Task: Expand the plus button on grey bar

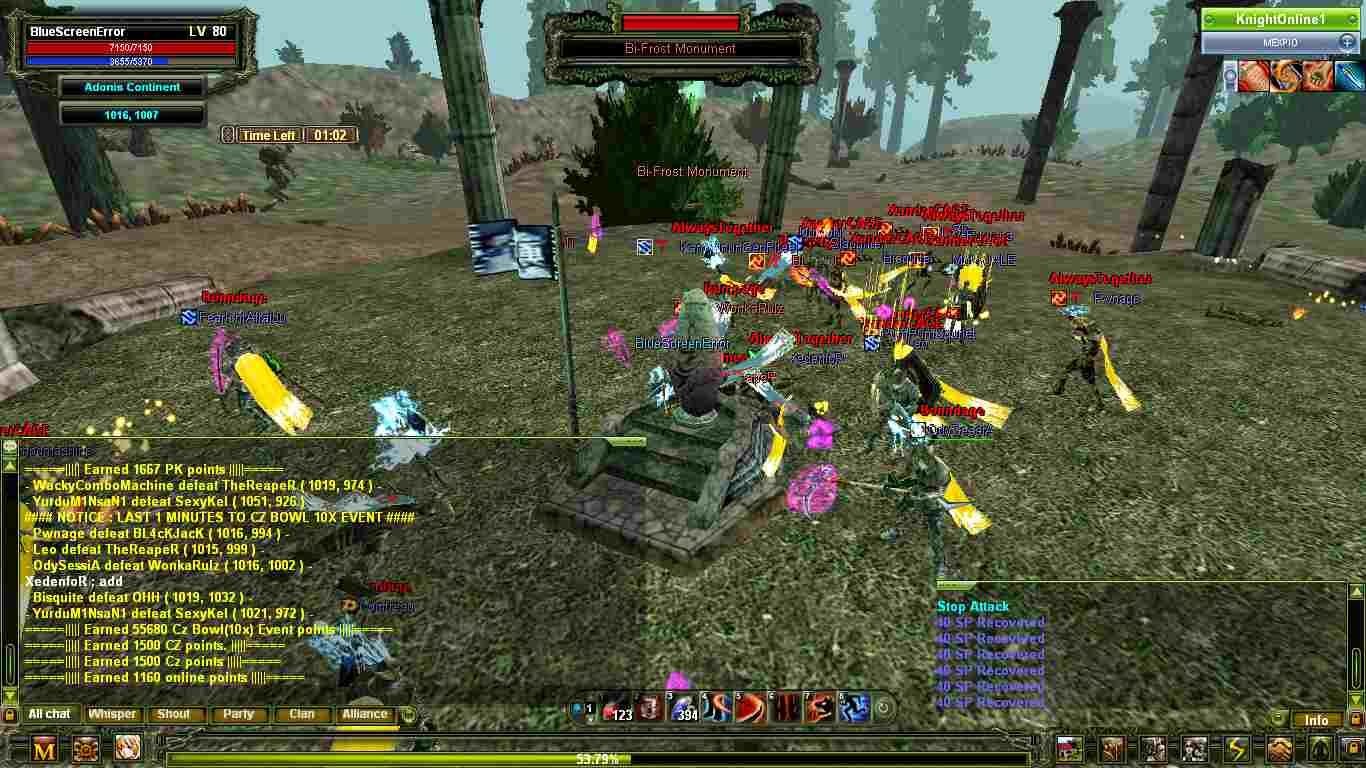Action: pos(1346,42)
